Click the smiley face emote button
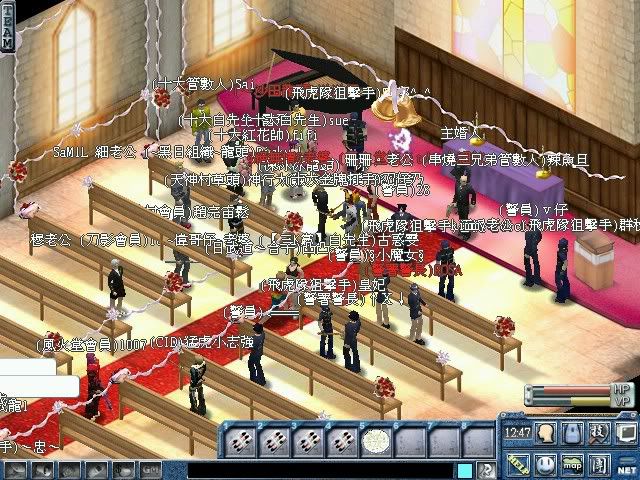This screenshot has height=480, width=640. pos(545,463)
